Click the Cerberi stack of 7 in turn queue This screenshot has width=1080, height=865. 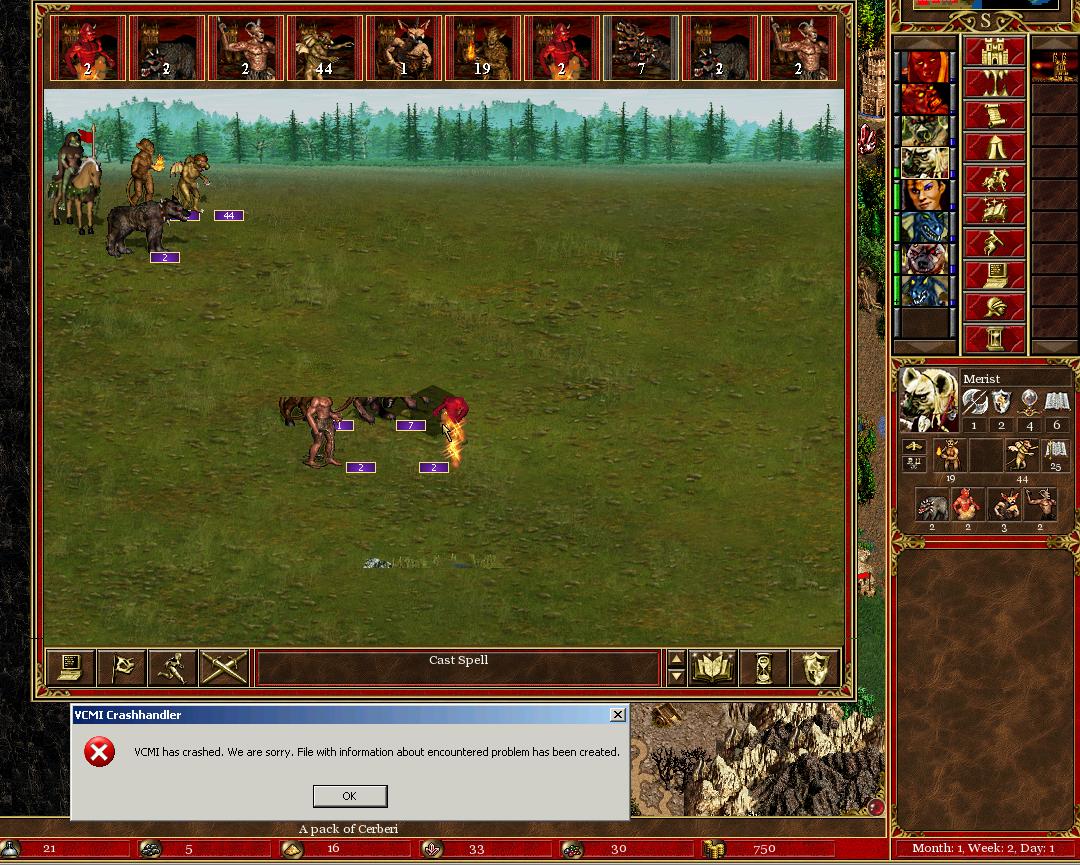(x=641, y=49)
